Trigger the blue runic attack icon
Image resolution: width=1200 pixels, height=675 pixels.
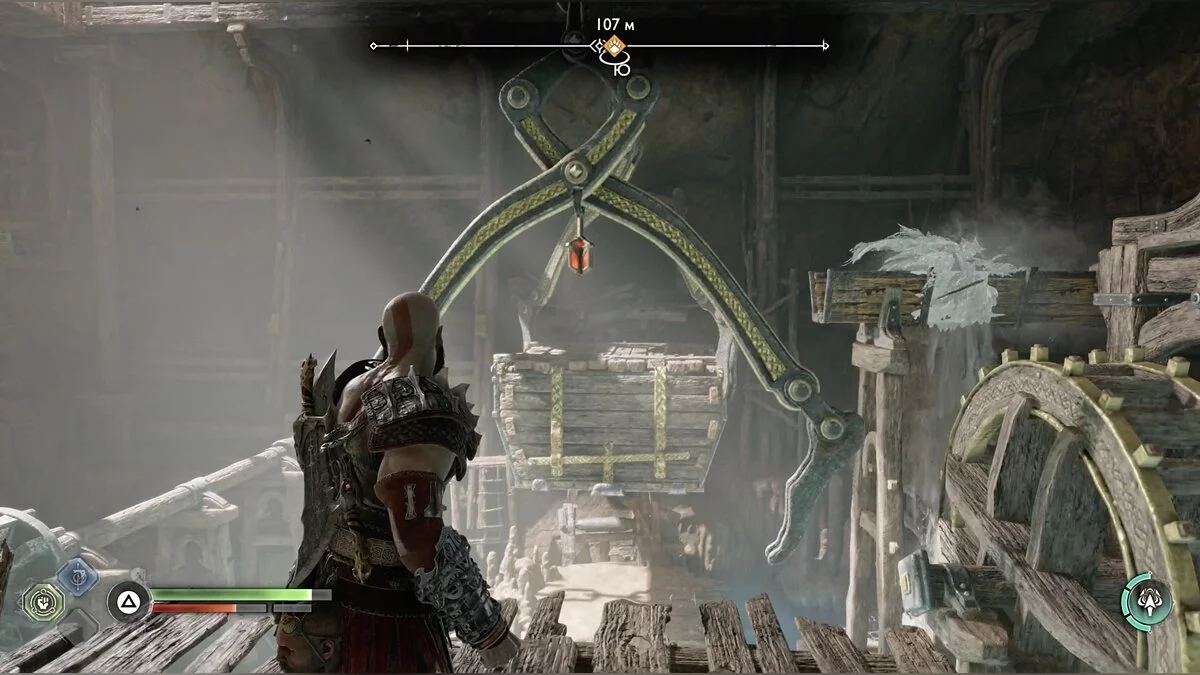coord(77,577)
